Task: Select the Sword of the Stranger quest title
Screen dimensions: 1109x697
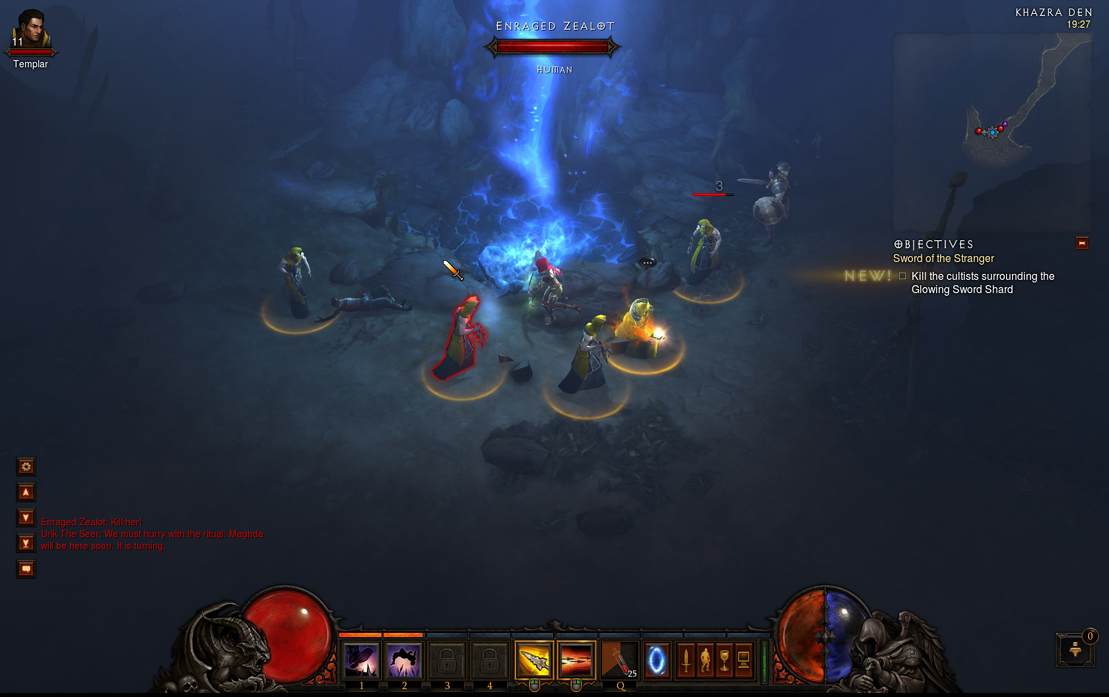Action: coord(943,258)
